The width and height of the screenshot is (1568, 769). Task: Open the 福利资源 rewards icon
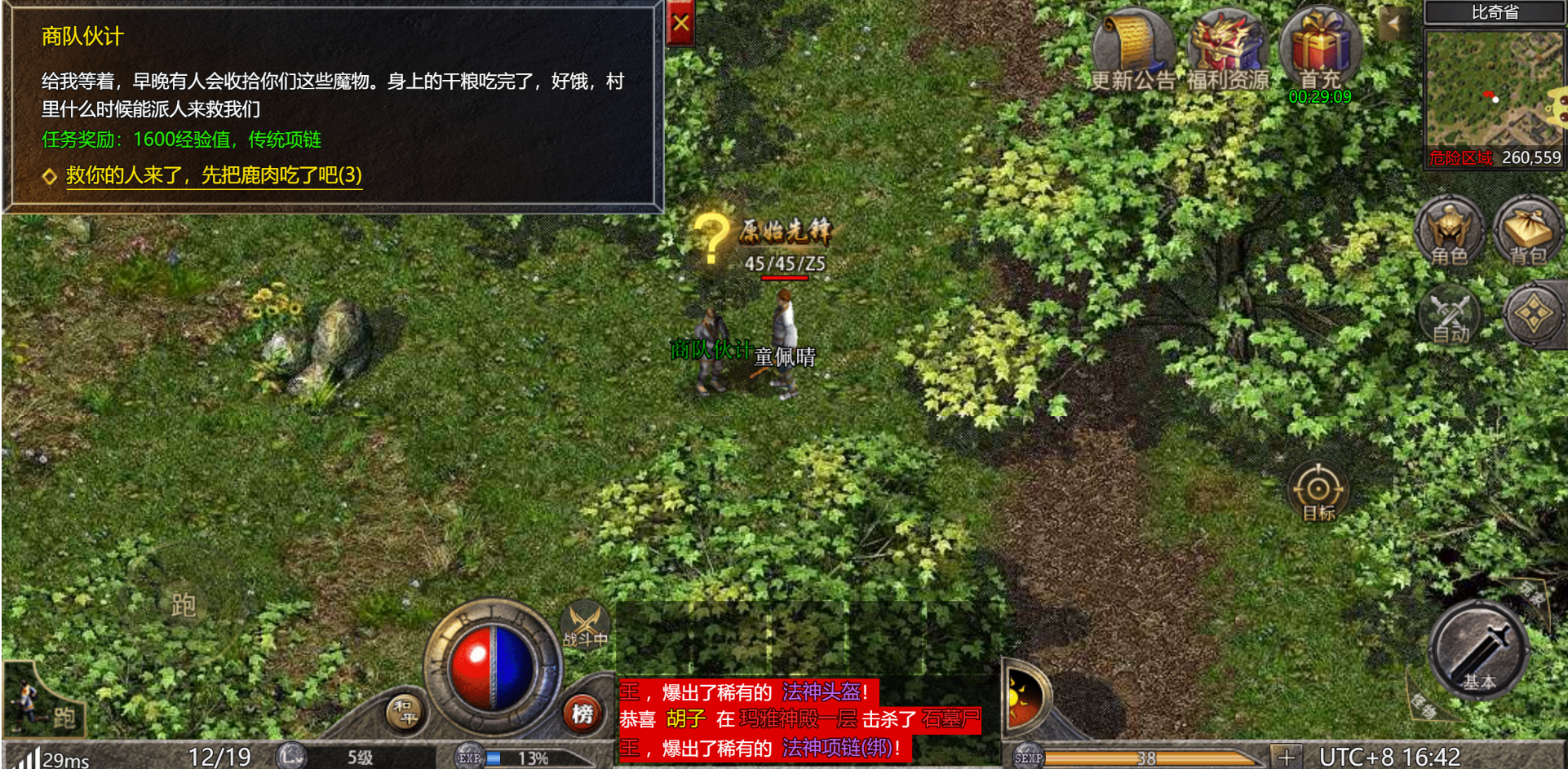(x=1226, y=47)
